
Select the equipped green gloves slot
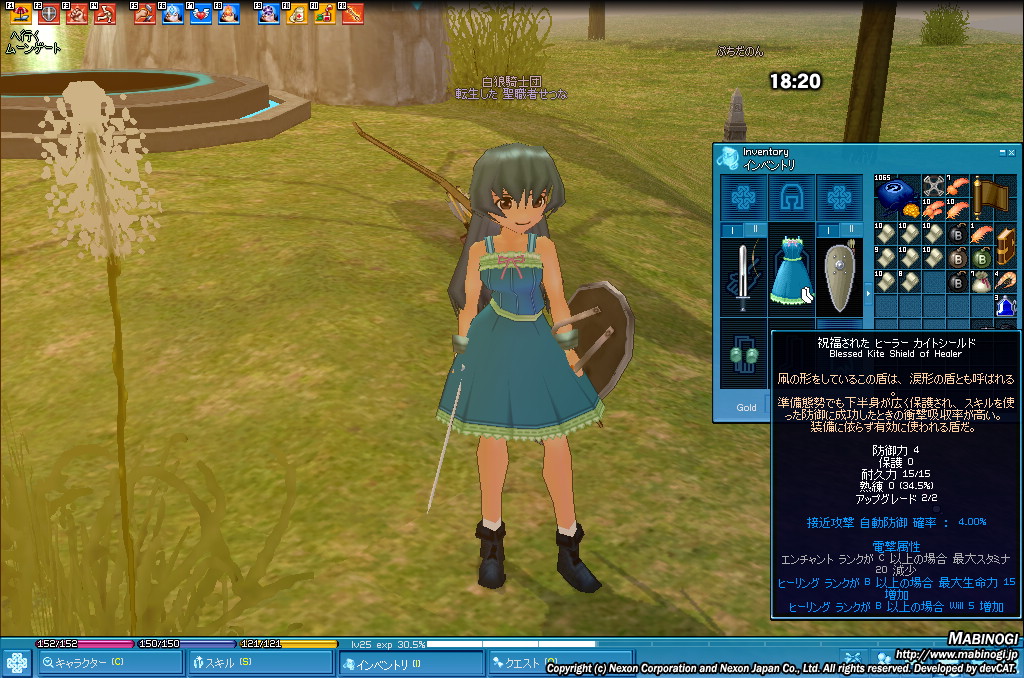(x=743, y=357)
